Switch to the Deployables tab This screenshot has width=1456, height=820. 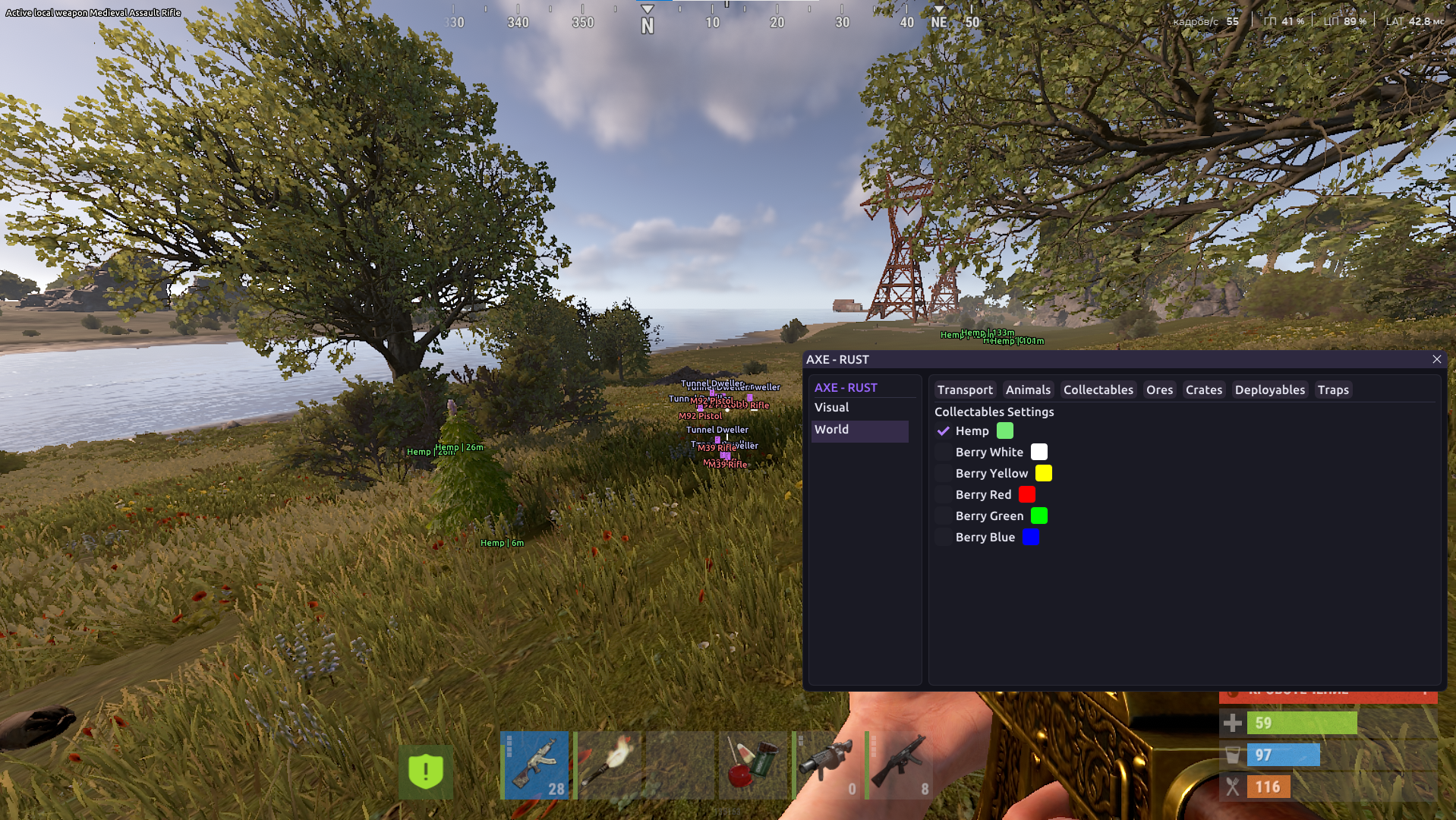(1270, 389)
